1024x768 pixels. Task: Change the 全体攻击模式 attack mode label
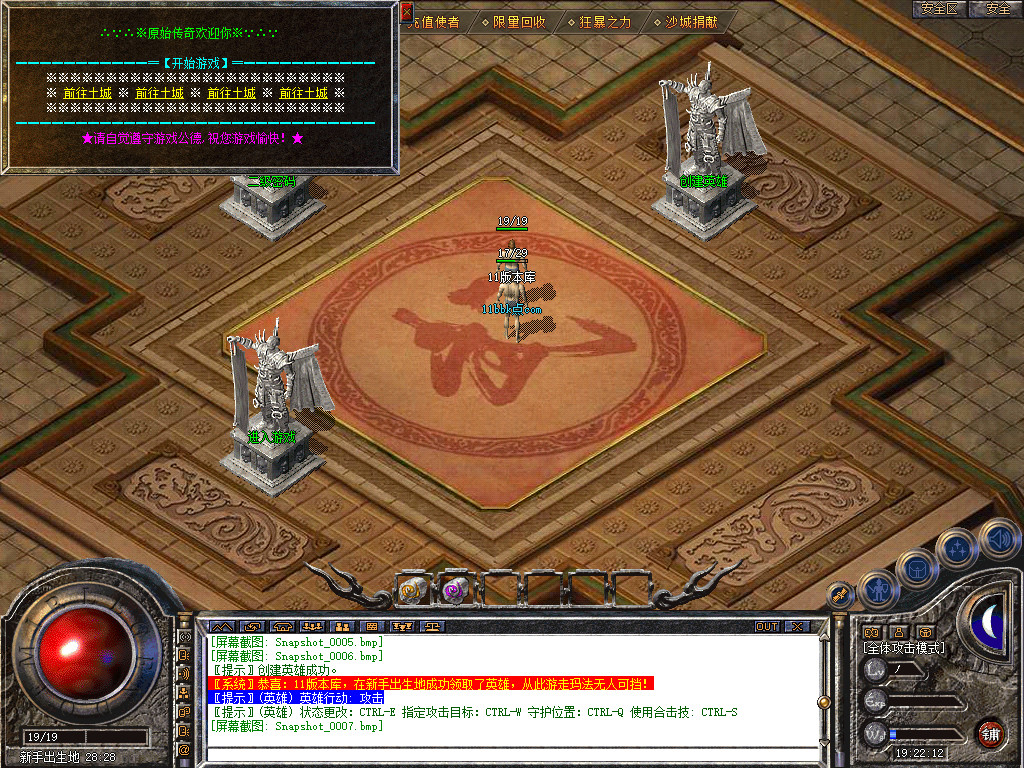click(x=904, y=648)
